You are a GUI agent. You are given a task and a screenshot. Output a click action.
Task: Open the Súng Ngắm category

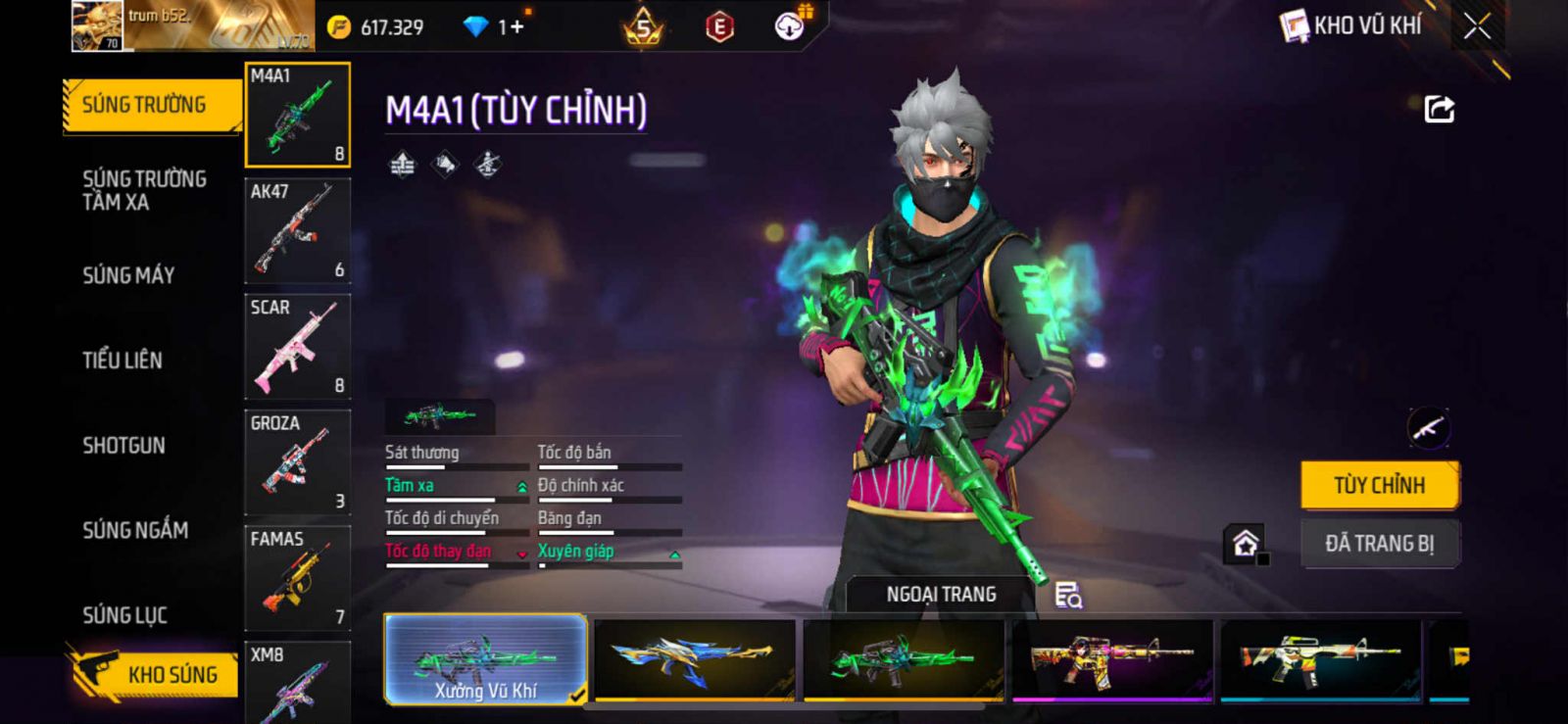click(135, 530)
